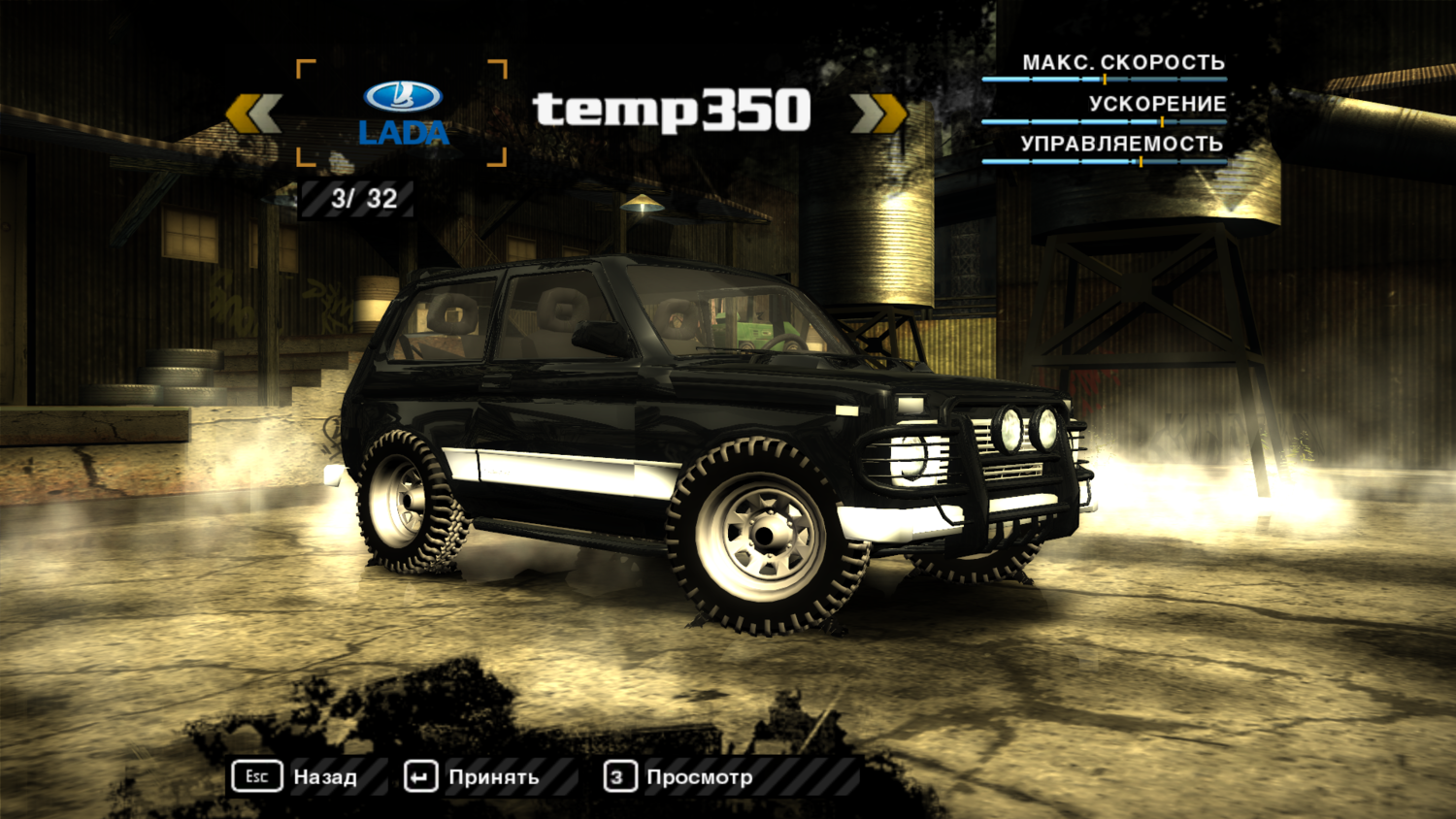Open the next car with the right double chevron
The height and width of the screenshot is (819, 1456).
(x=876, y=112)
